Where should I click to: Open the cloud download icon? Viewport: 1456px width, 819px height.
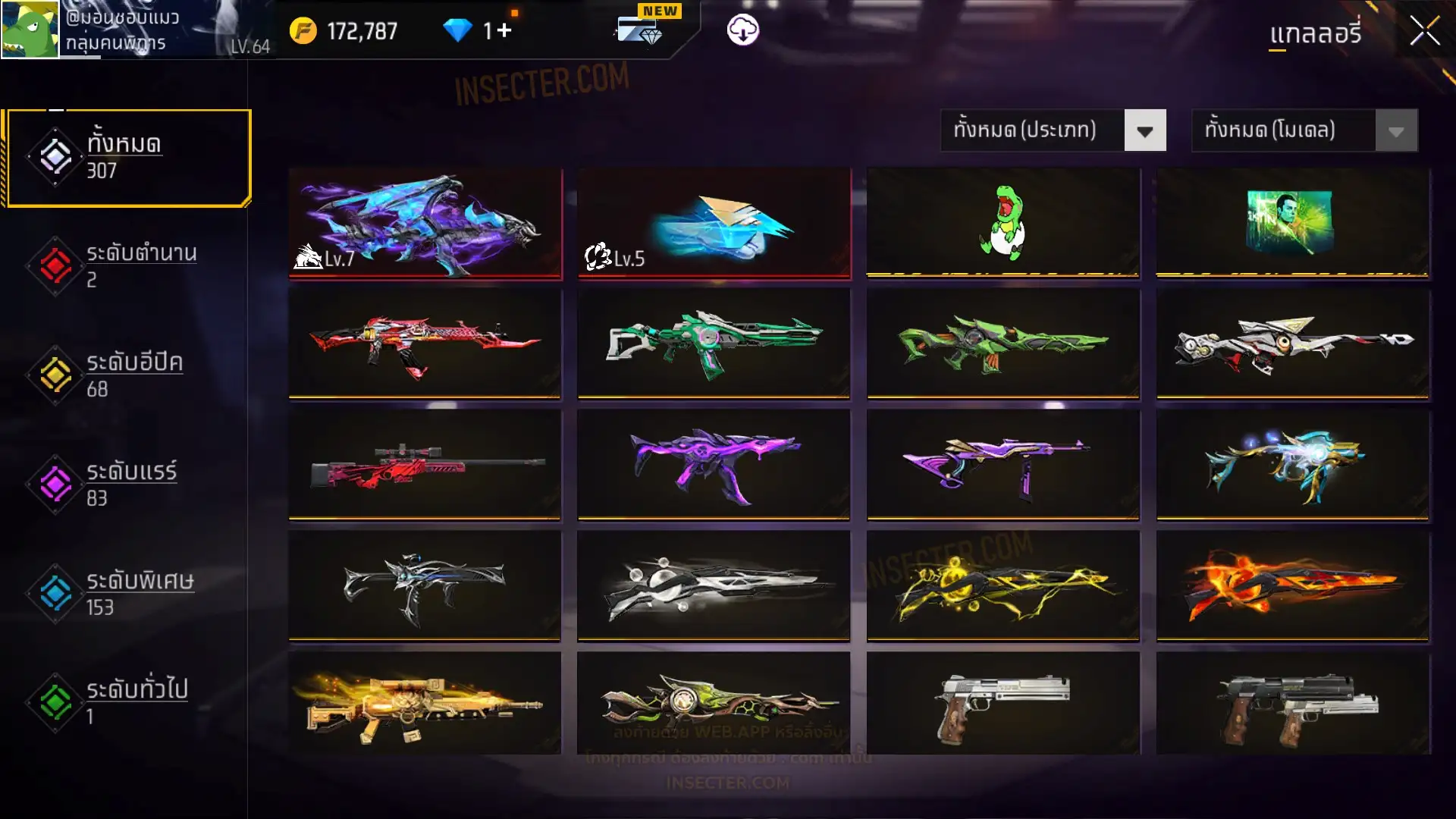coord(742,30)
